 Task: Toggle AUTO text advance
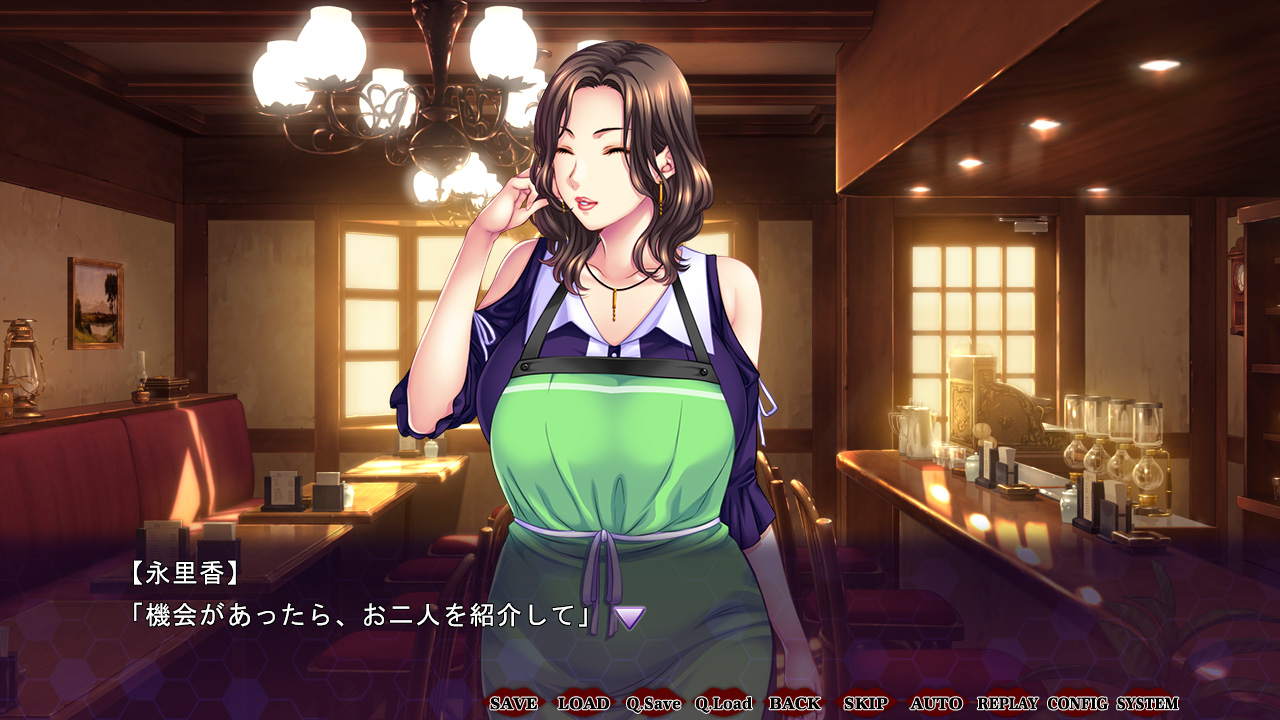(936, 703)
